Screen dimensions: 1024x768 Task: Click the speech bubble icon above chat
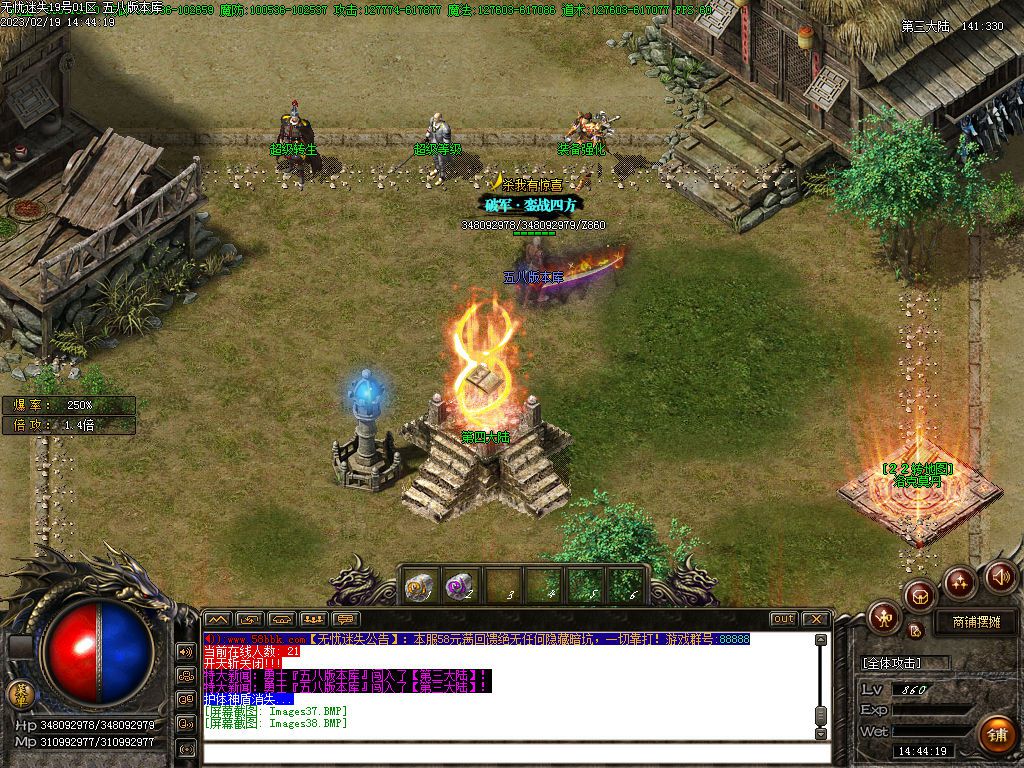click(x=346, y=619)
